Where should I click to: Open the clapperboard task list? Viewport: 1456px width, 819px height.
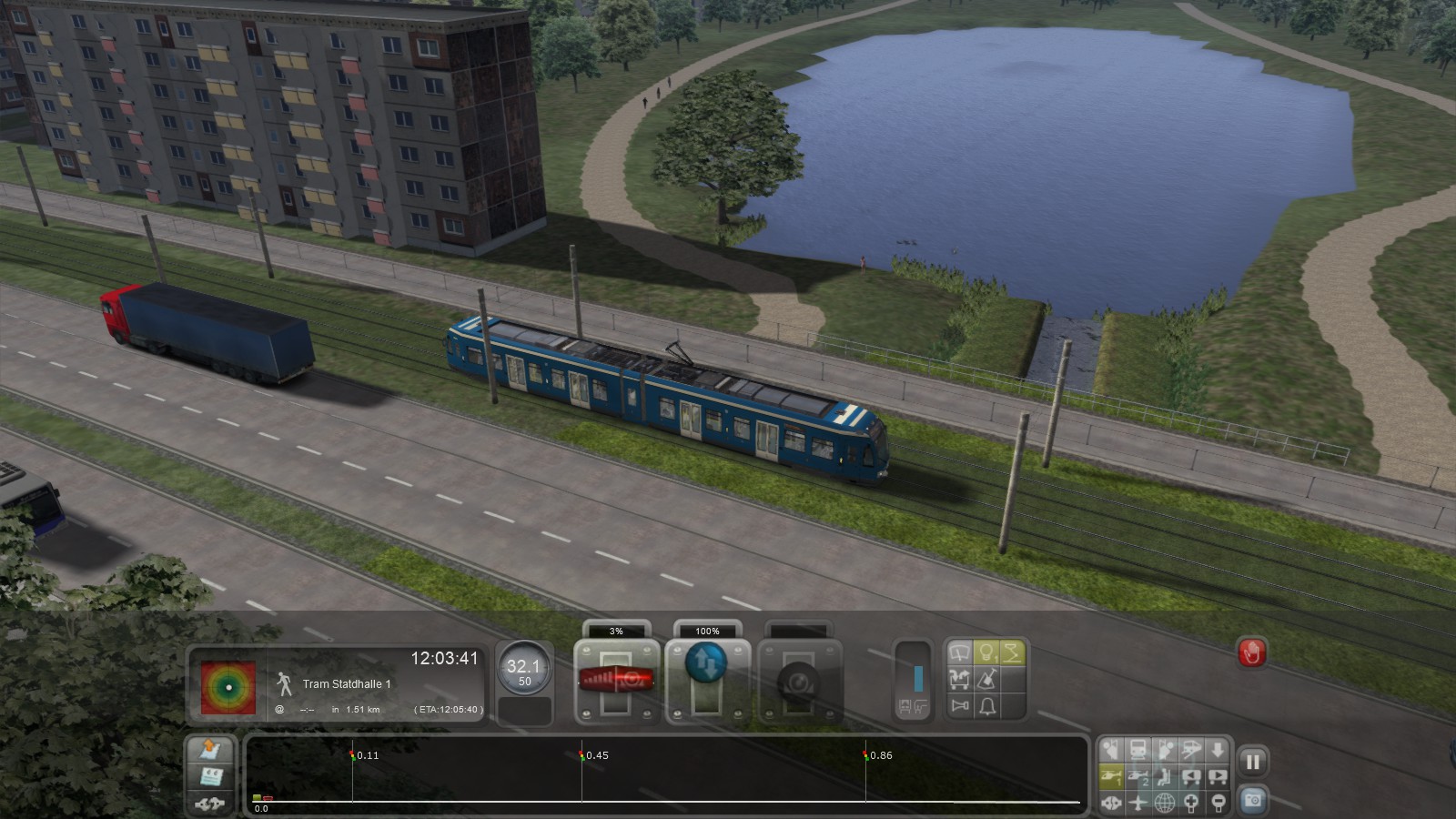(x=211, y=776)
